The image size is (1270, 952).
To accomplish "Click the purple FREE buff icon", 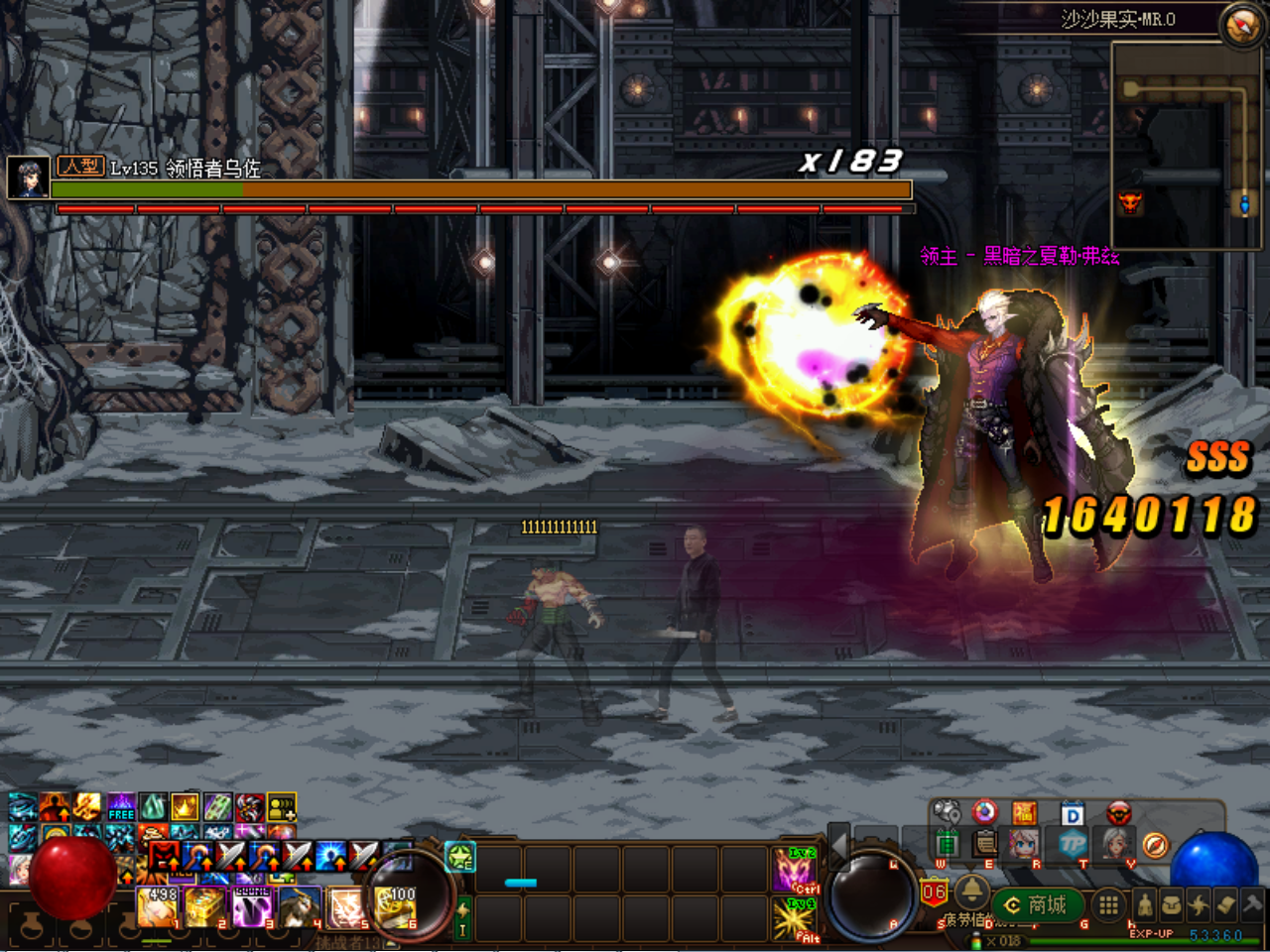I will 121,806.
